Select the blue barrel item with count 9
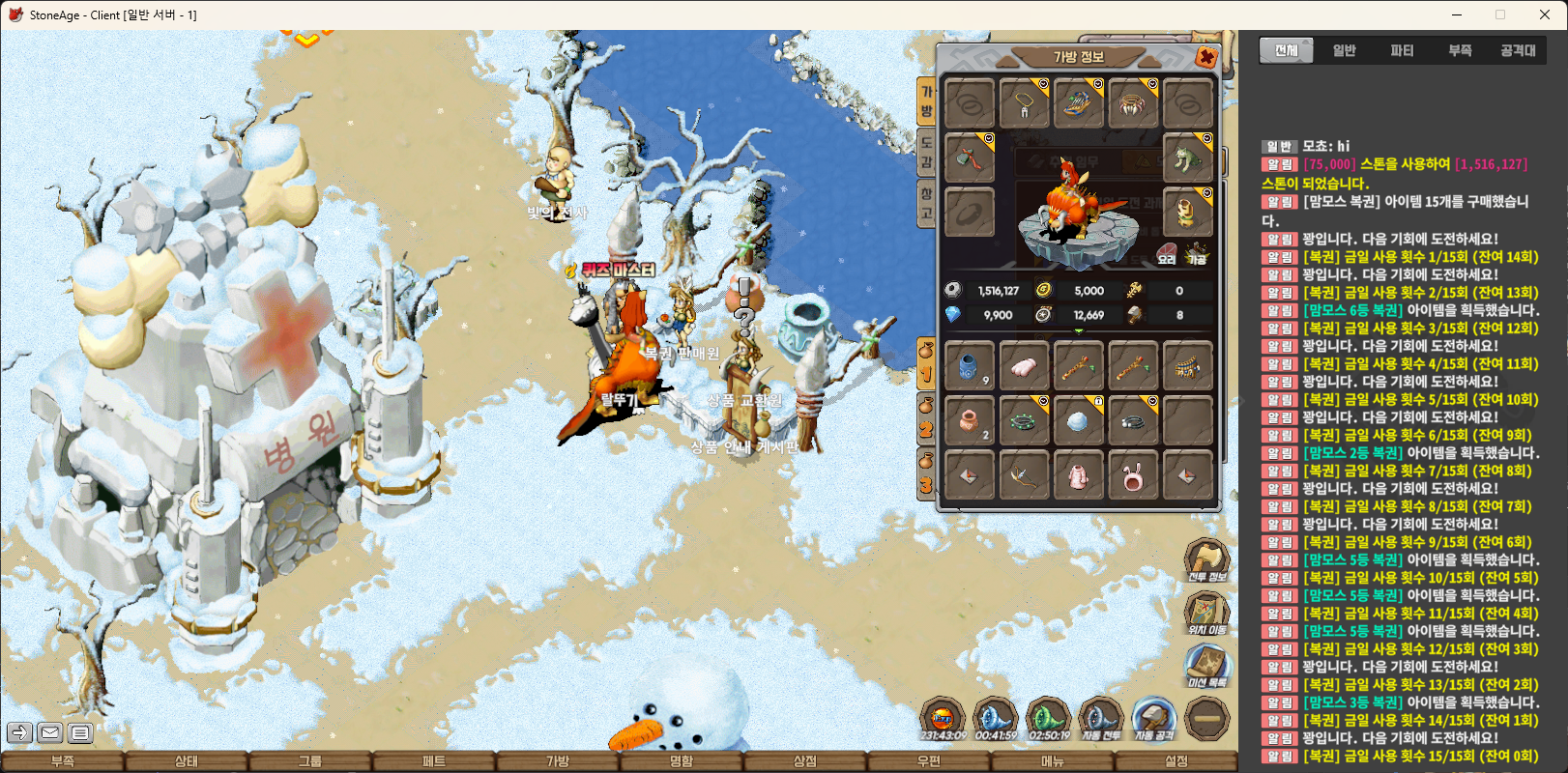This screenshot has height=773, width=1568. pyautogui.click(x=970, y=366)
